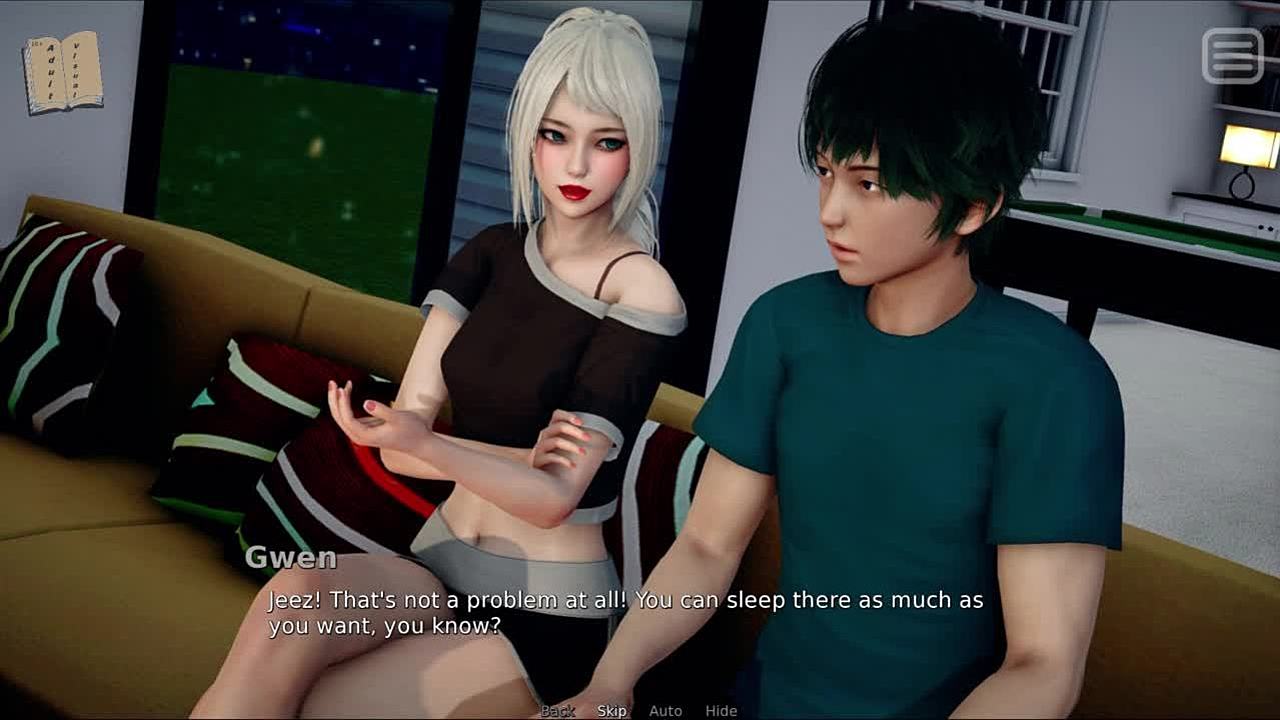Image resolution: width=1280 pixels, height=720 pixels.
Task: Go back with the Back button
Action: pos(558,711)
